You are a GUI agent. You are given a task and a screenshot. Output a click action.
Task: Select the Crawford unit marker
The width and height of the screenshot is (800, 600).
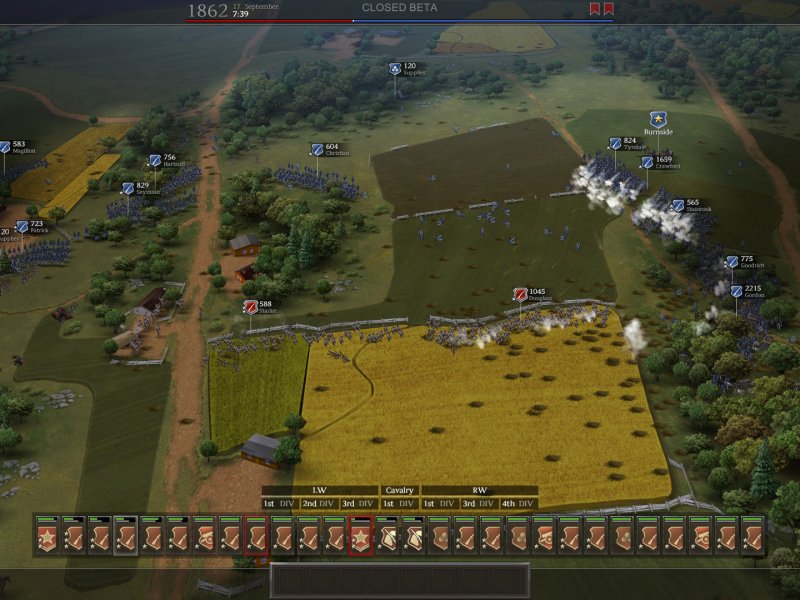pyautogui.click(x=647, y=162)
